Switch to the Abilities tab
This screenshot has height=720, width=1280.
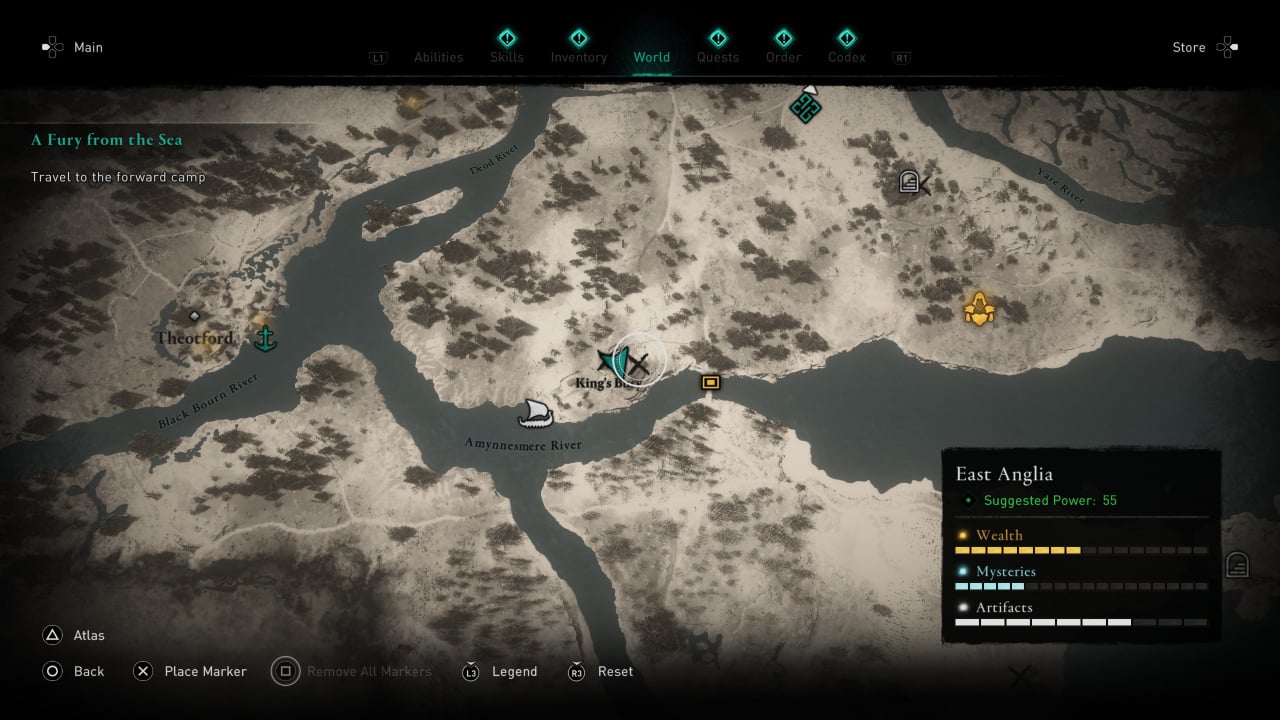(438, 57)
